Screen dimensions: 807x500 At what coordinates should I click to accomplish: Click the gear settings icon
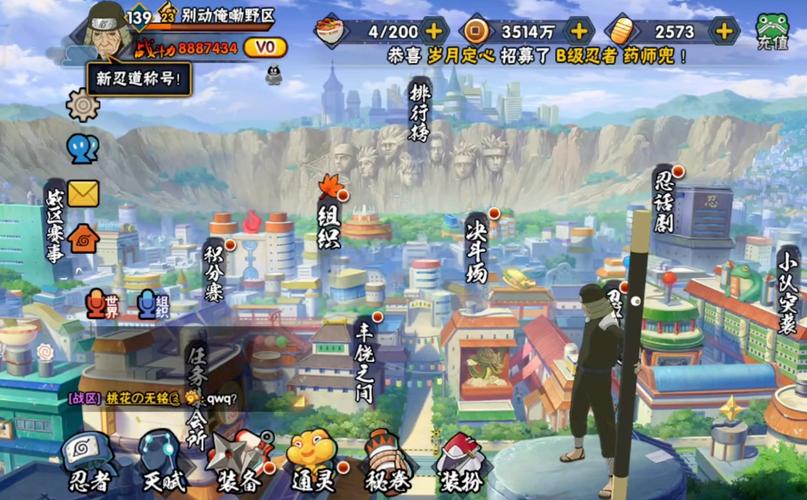pyautogui.click(x=83, y=105)
